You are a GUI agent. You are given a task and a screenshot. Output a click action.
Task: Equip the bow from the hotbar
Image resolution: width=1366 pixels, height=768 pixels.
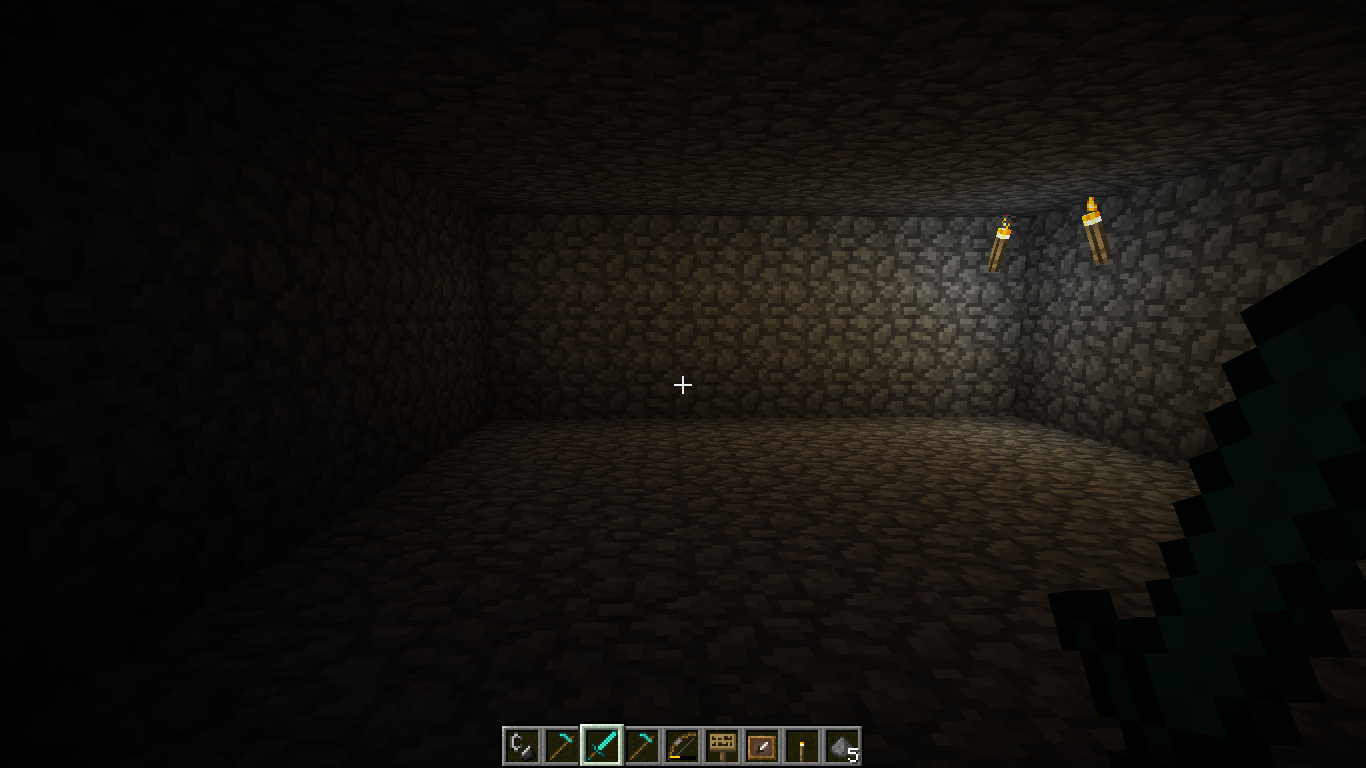click(x=681, y=746)
